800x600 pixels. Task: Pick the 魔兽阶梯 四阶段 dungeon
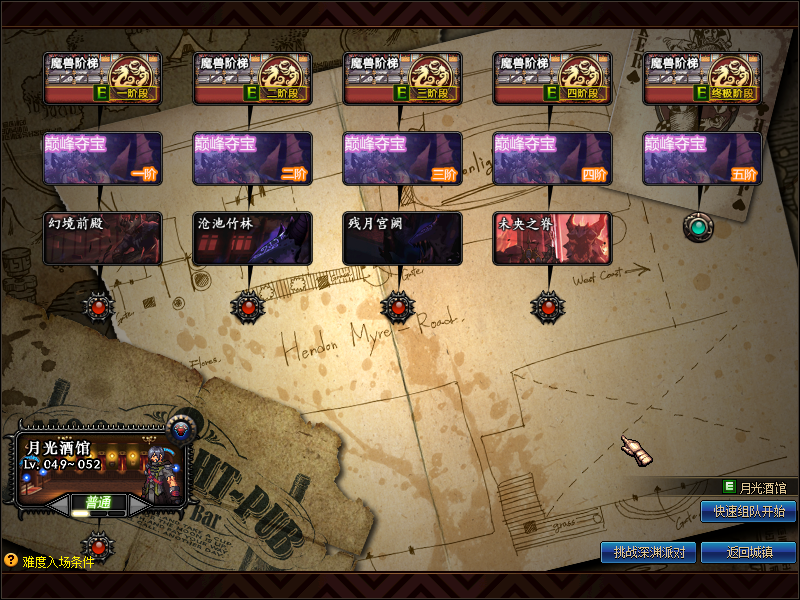(x=552, y=78)
